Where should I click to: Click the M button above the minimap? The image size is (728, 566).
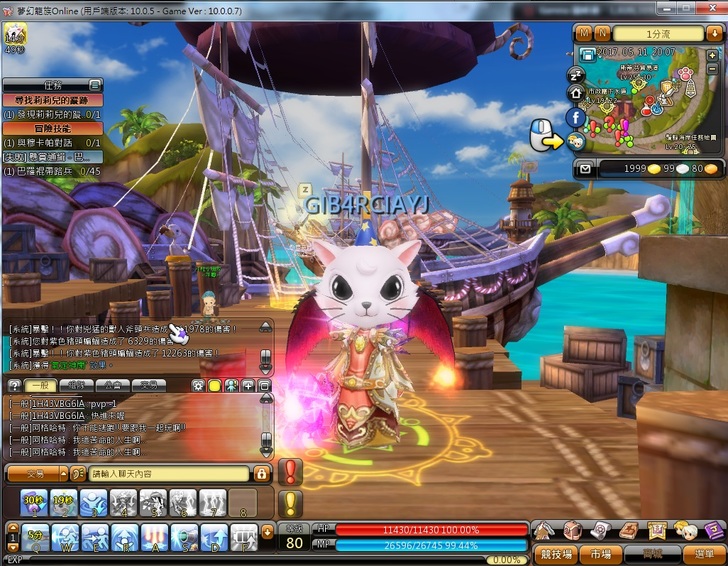584,33
